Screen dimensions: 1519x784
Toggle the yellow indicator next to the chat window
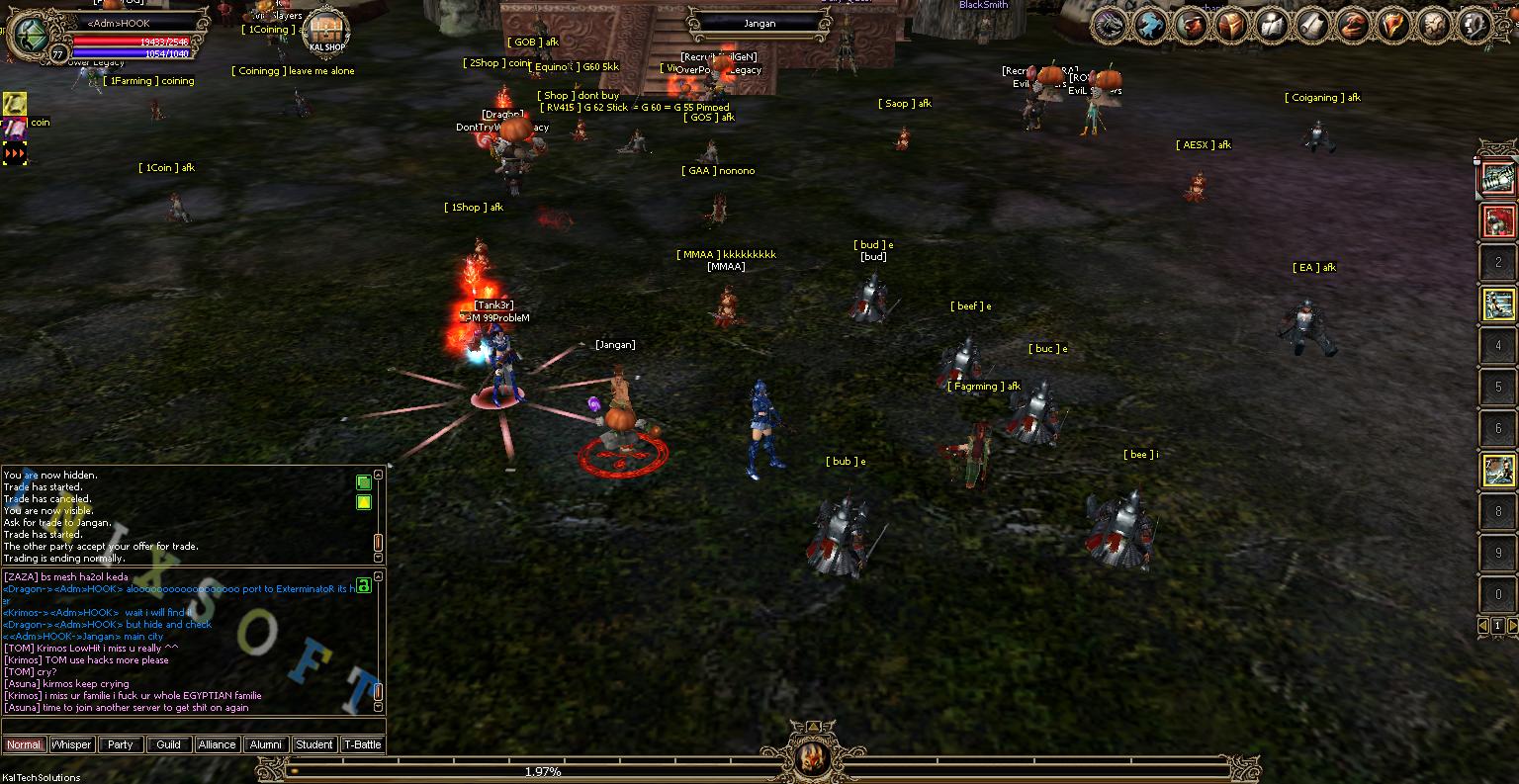point(363,503)
